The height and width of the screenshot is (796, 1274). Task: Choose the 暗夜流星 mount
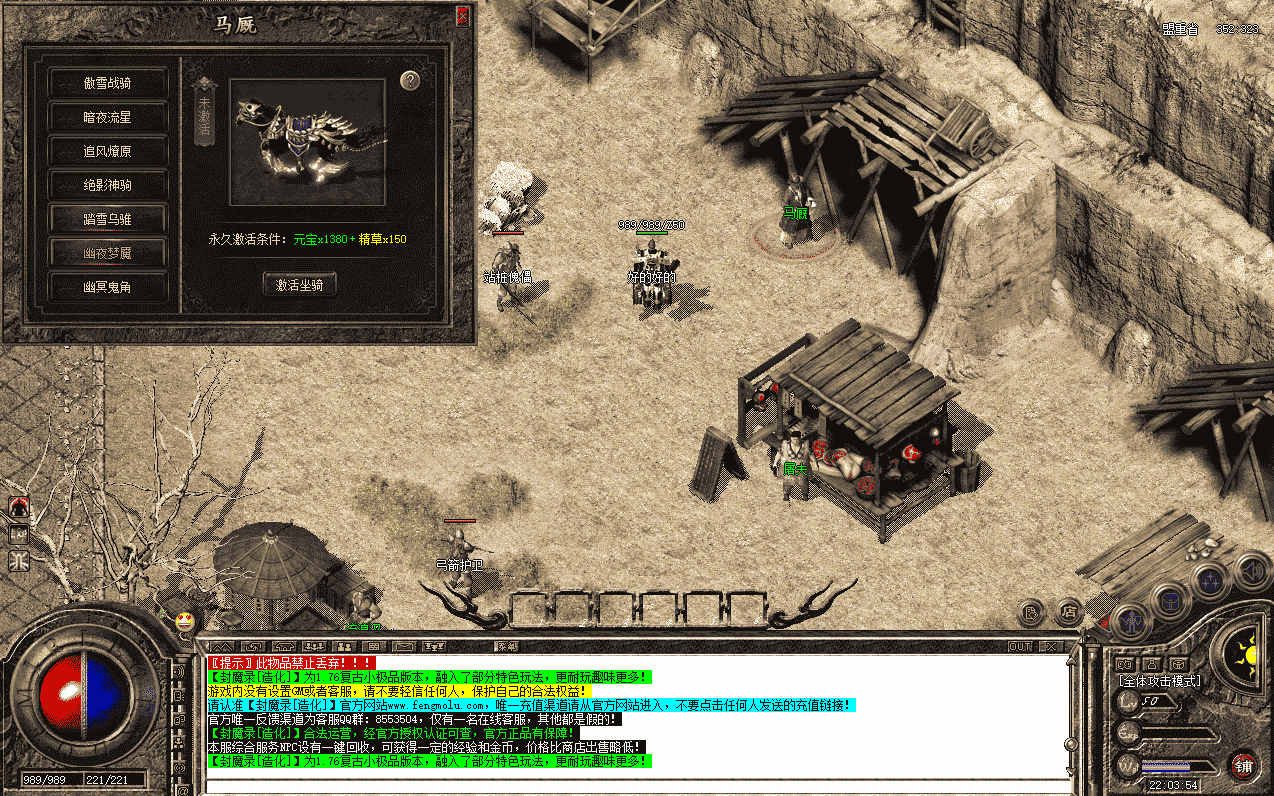pyautogui.click(x=107, y=117)
